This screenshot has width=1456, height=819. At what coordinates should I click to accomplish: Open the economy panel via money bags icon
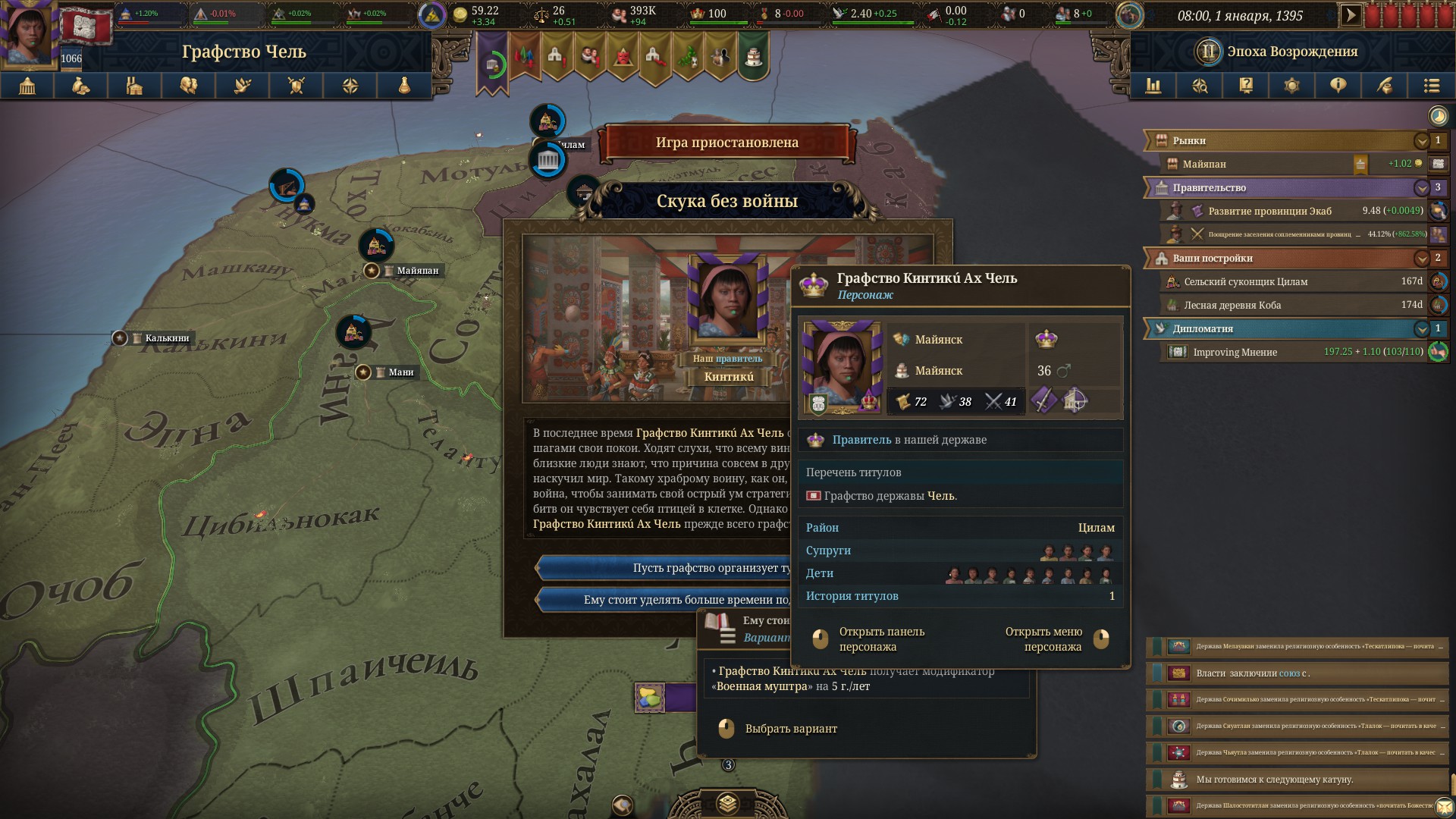click(x=81, y=86)
